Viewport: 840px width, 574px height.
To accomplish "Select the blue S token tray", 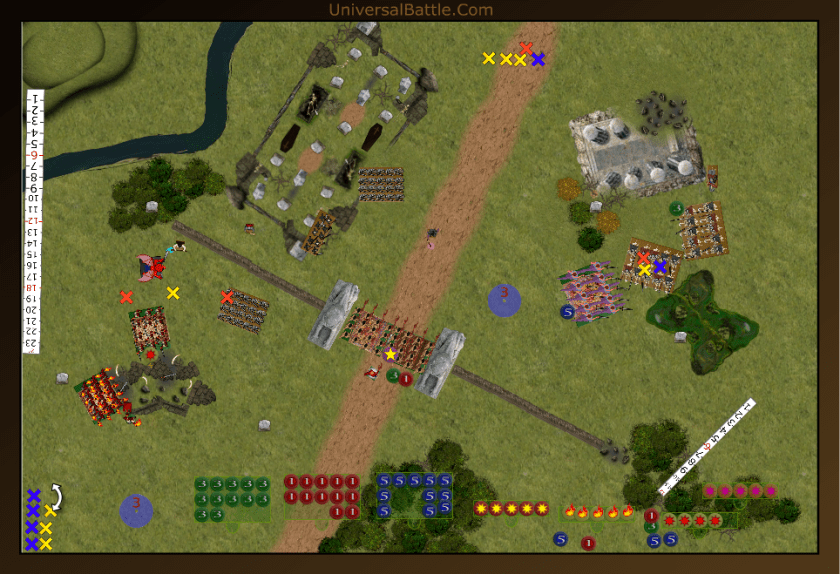I will point(414,495).
